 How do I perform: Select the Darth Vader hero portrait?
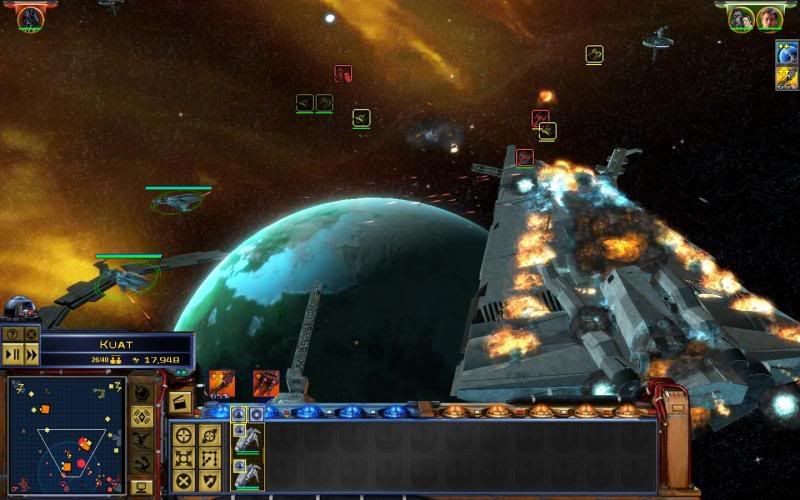coord(30,17)
